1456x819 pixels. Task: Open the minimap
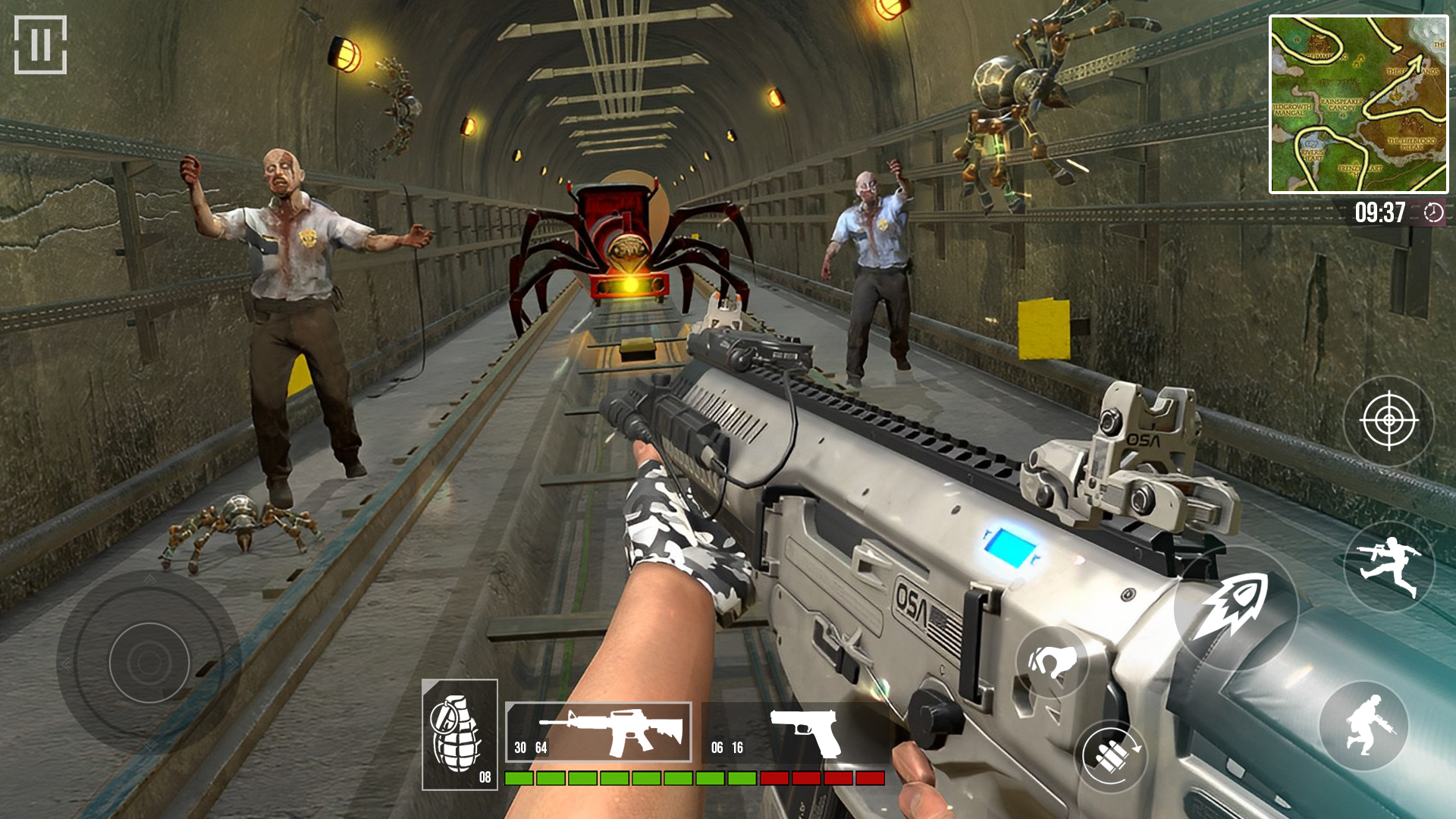pyautogui.click(x=1358, y=105)
